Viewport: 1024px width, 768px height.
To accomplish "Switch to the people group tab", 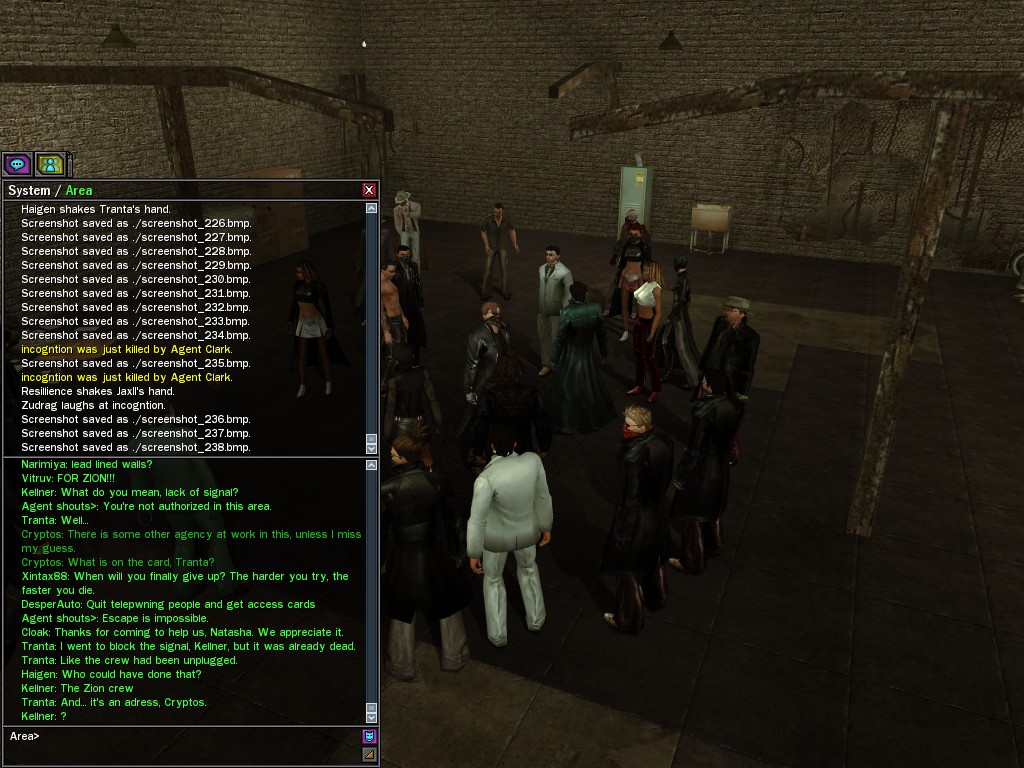I will pyautogui.click(x=50, y=164).
